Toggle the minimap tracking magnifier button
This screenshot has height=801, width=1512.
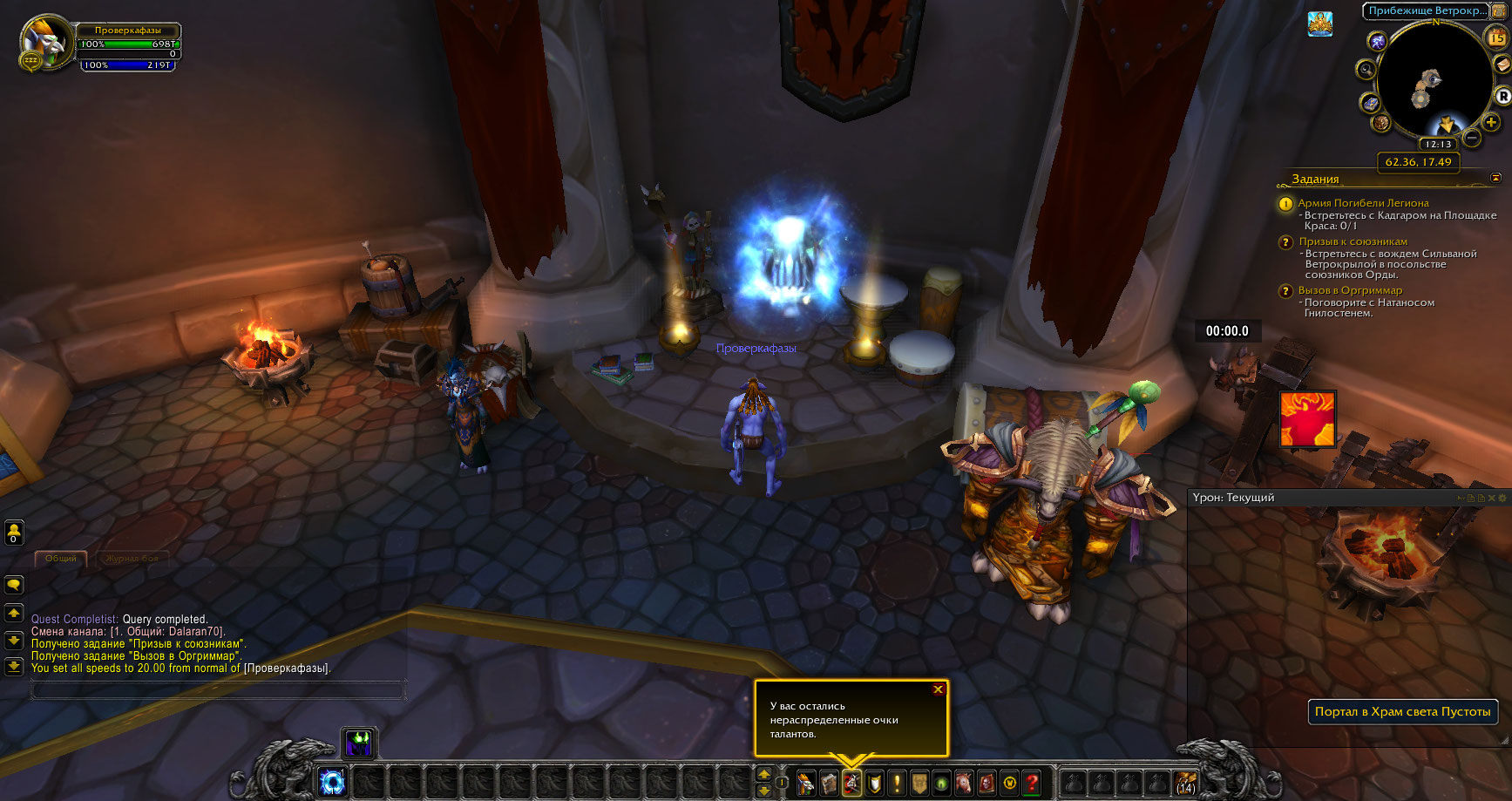click(1366, 70)
